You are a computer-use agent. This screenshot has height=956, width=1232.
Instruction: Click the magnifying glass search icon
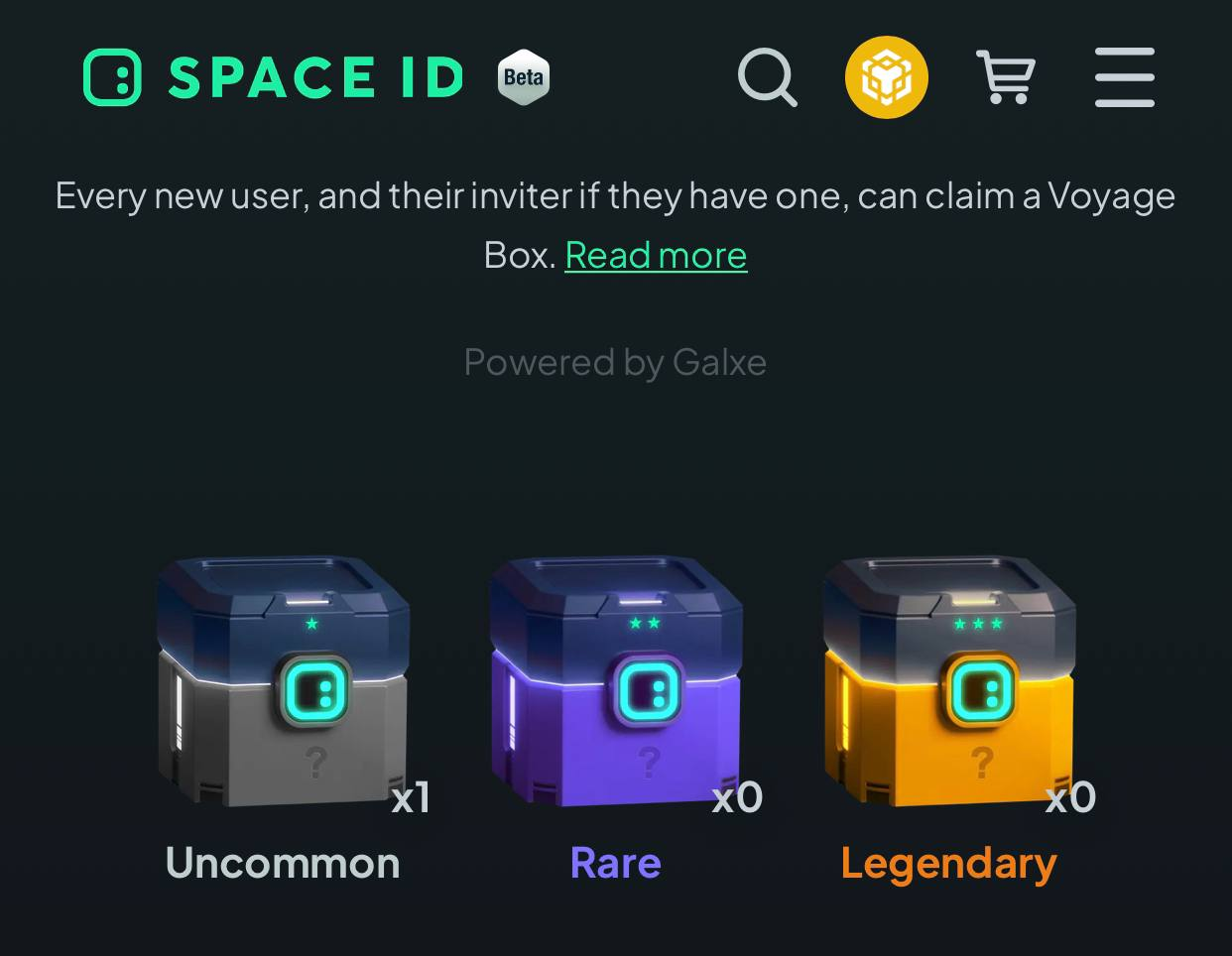767,77
